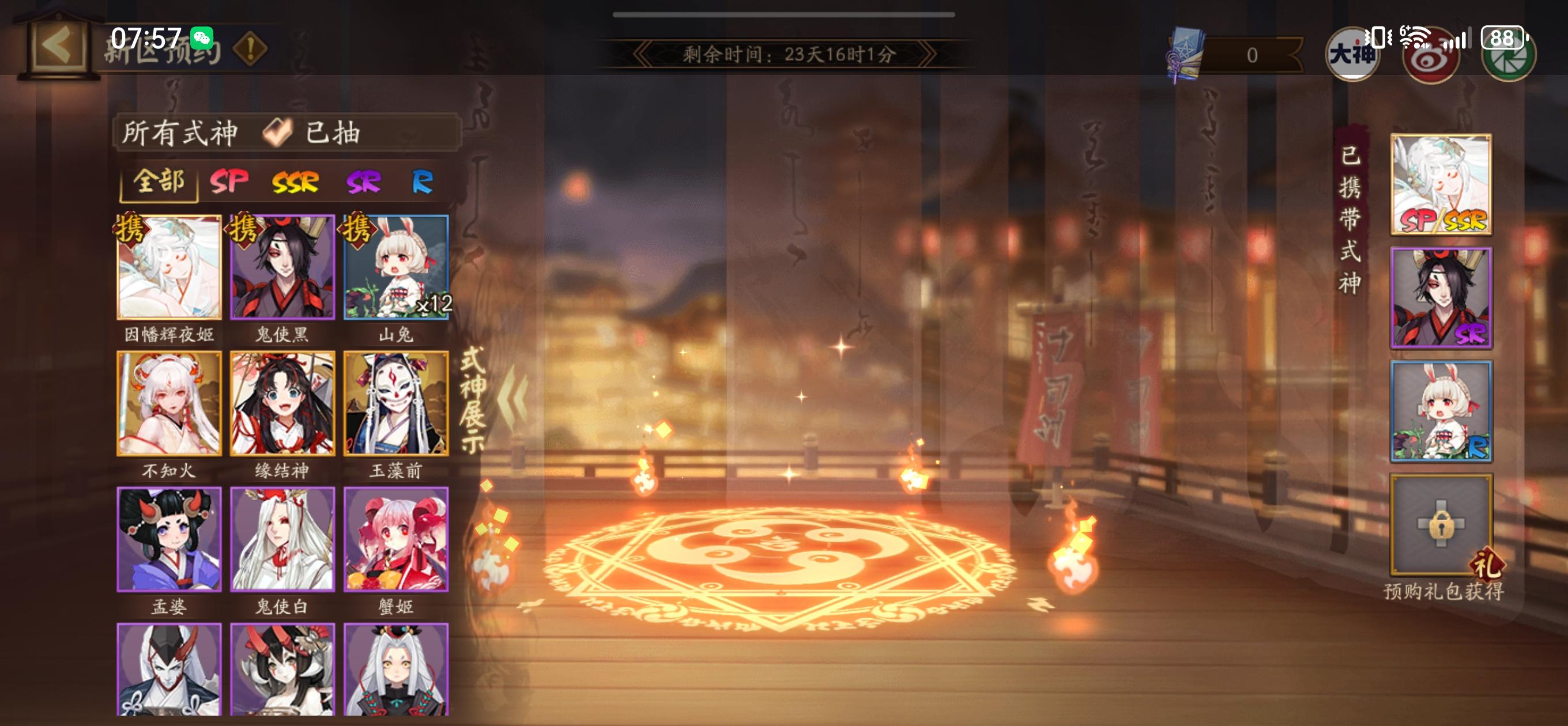Share via the Weibo icon
Screen dimensions: 1568x726
1427,58
